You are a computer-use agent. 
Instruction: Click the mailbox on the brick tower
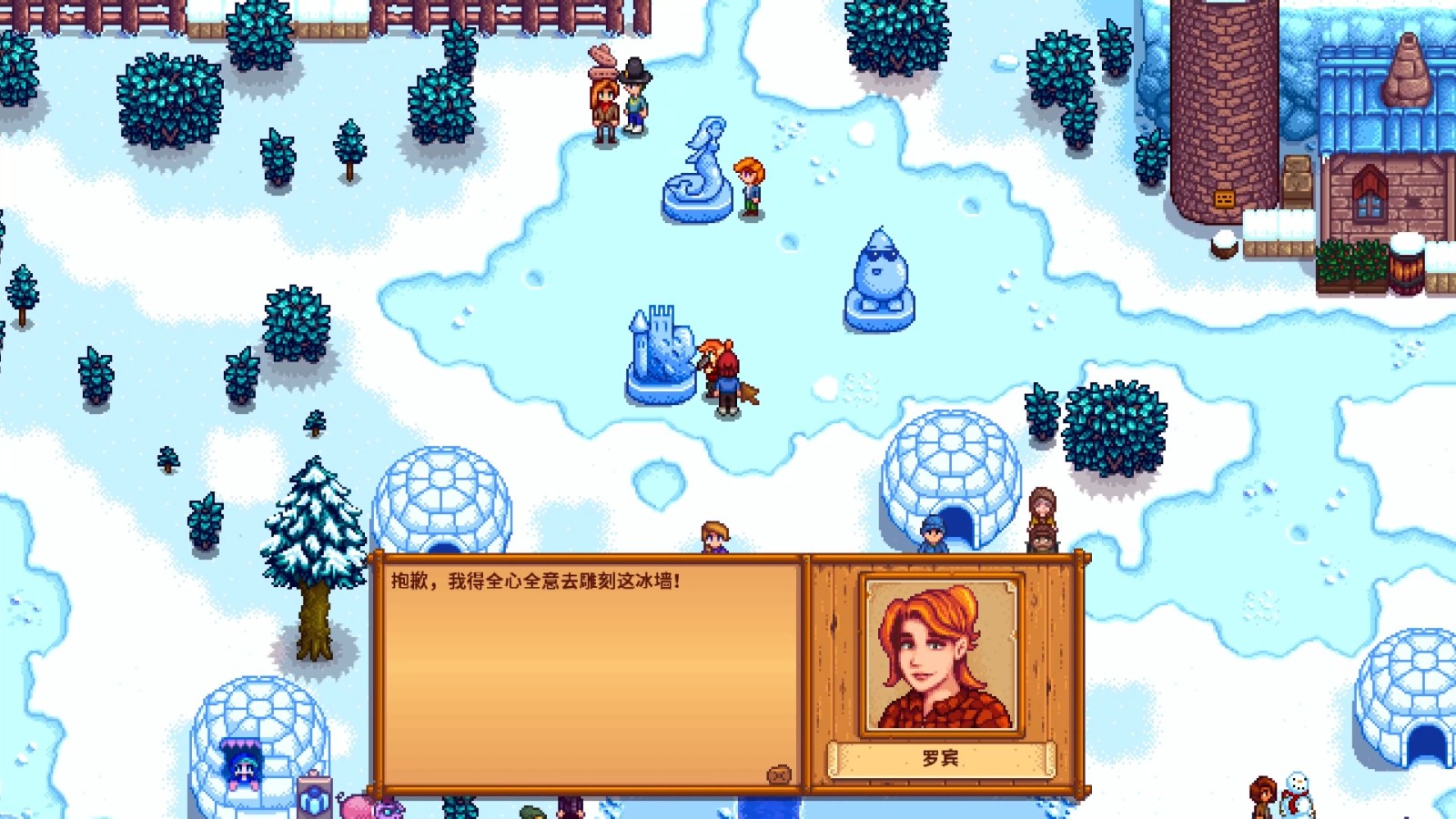[1222, 197]
